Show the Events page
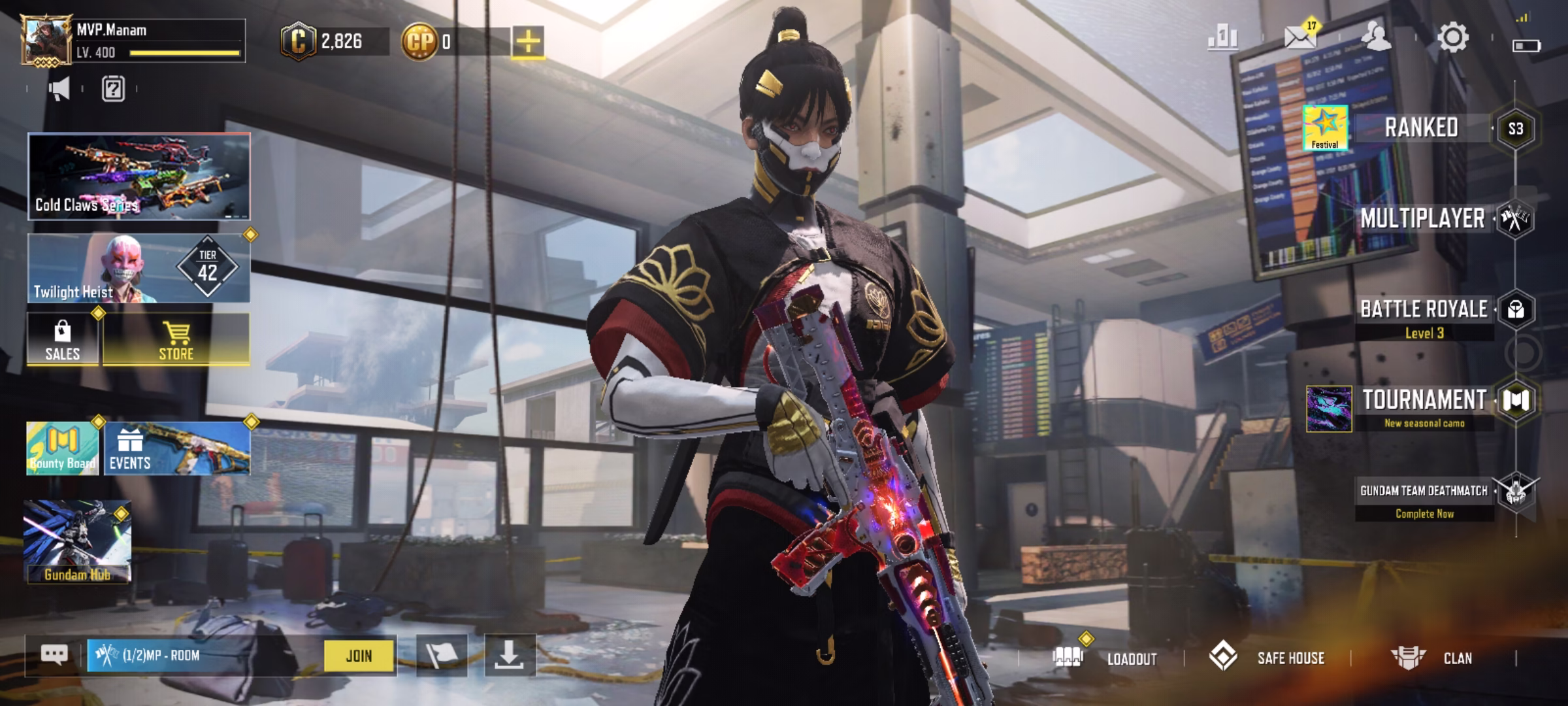Viewport: 1568px width, 706px height. pyautogui.click(x=177, y=448)
